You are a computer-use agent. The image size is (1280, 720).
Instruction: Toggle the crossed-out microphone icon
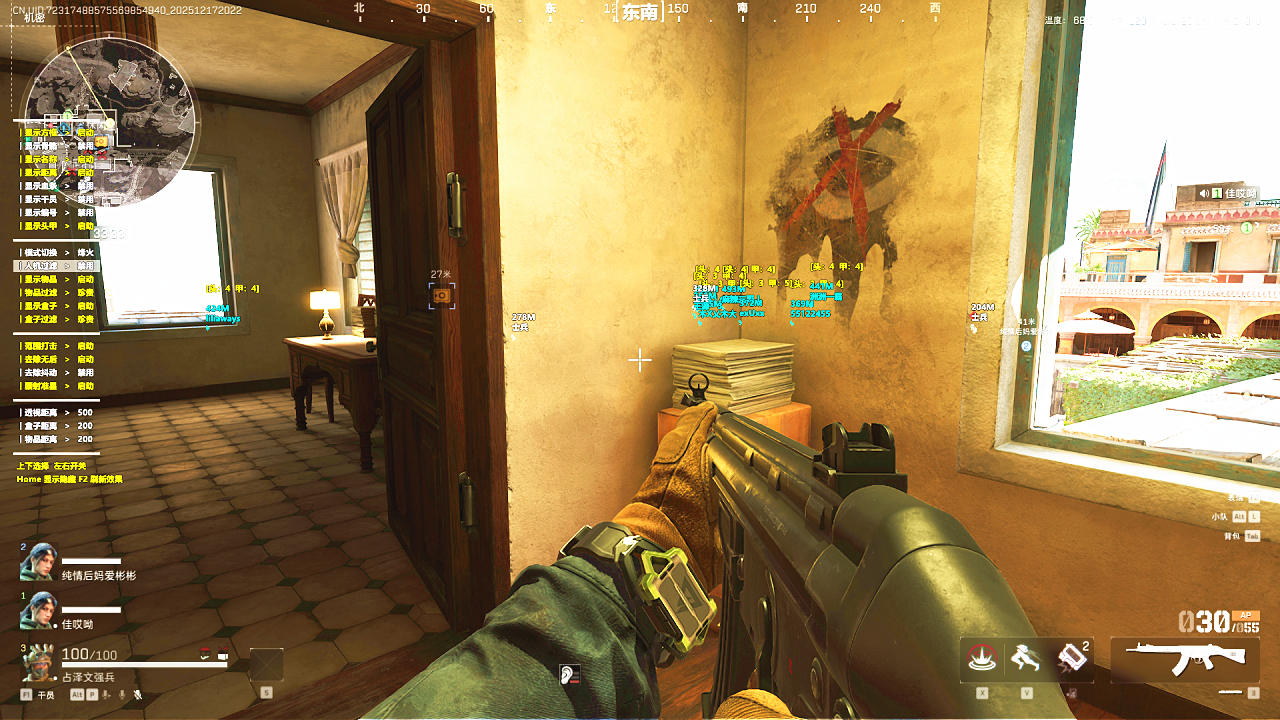[138, 694]
